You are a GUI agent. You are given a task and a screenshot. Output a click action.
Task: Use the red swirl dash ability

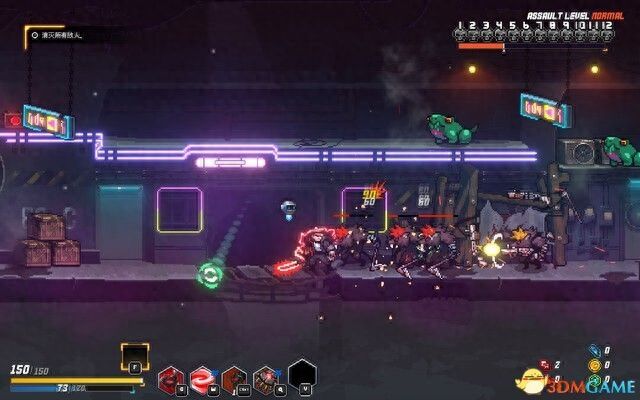pos(203,378)
